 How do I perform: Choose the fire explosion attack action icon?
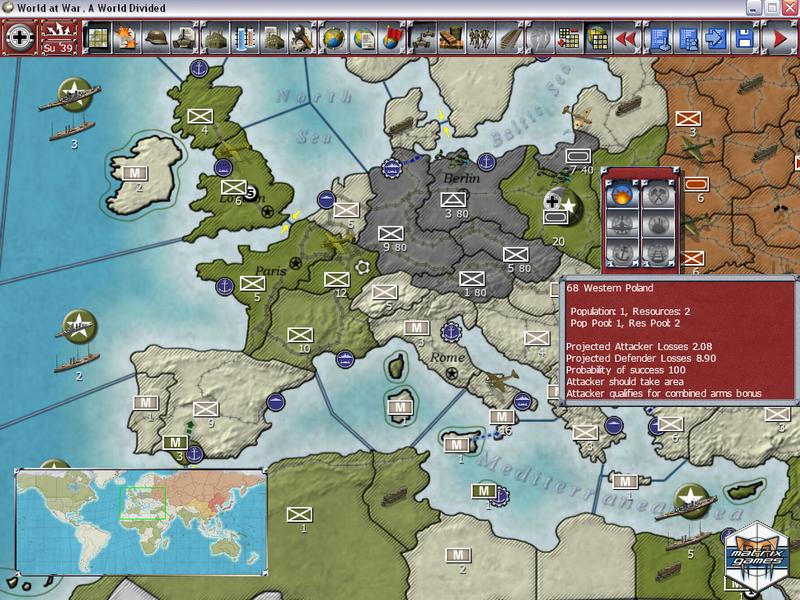coord(623,196)
